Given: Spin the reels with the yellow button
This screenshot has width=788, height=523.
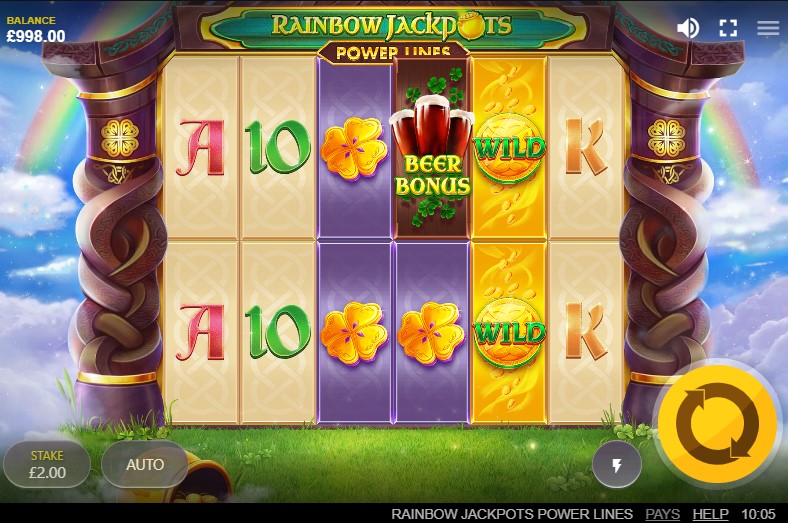Looking at the screenshot, I should (x=717, y=422).
